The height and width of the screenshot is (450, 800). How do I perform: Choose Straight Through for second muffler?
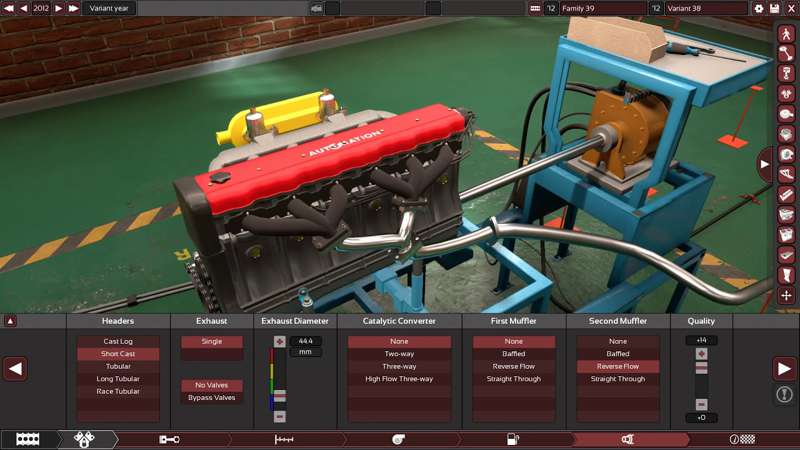pos(618,379)
